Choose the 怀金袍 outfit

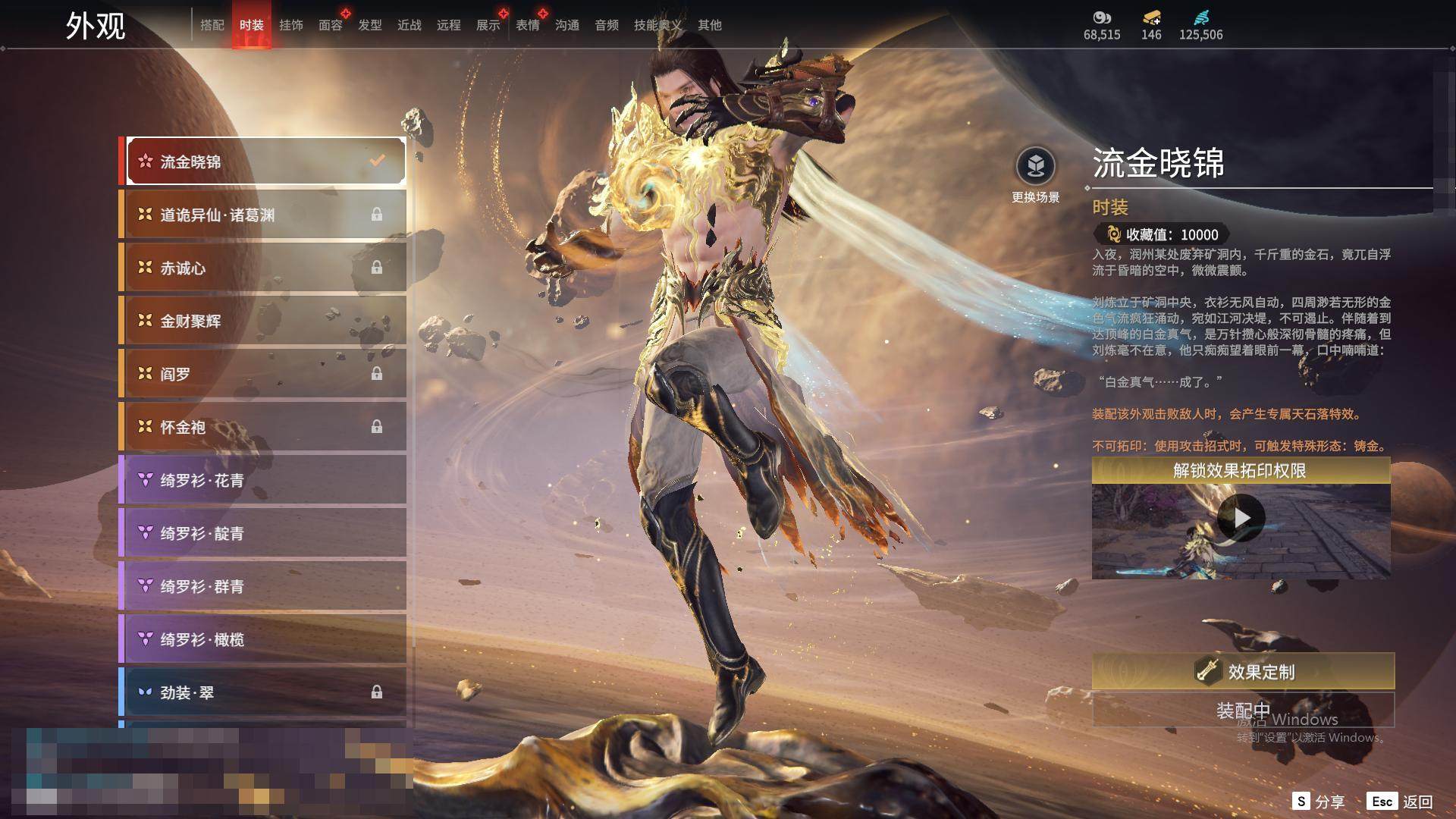[263, 427]
